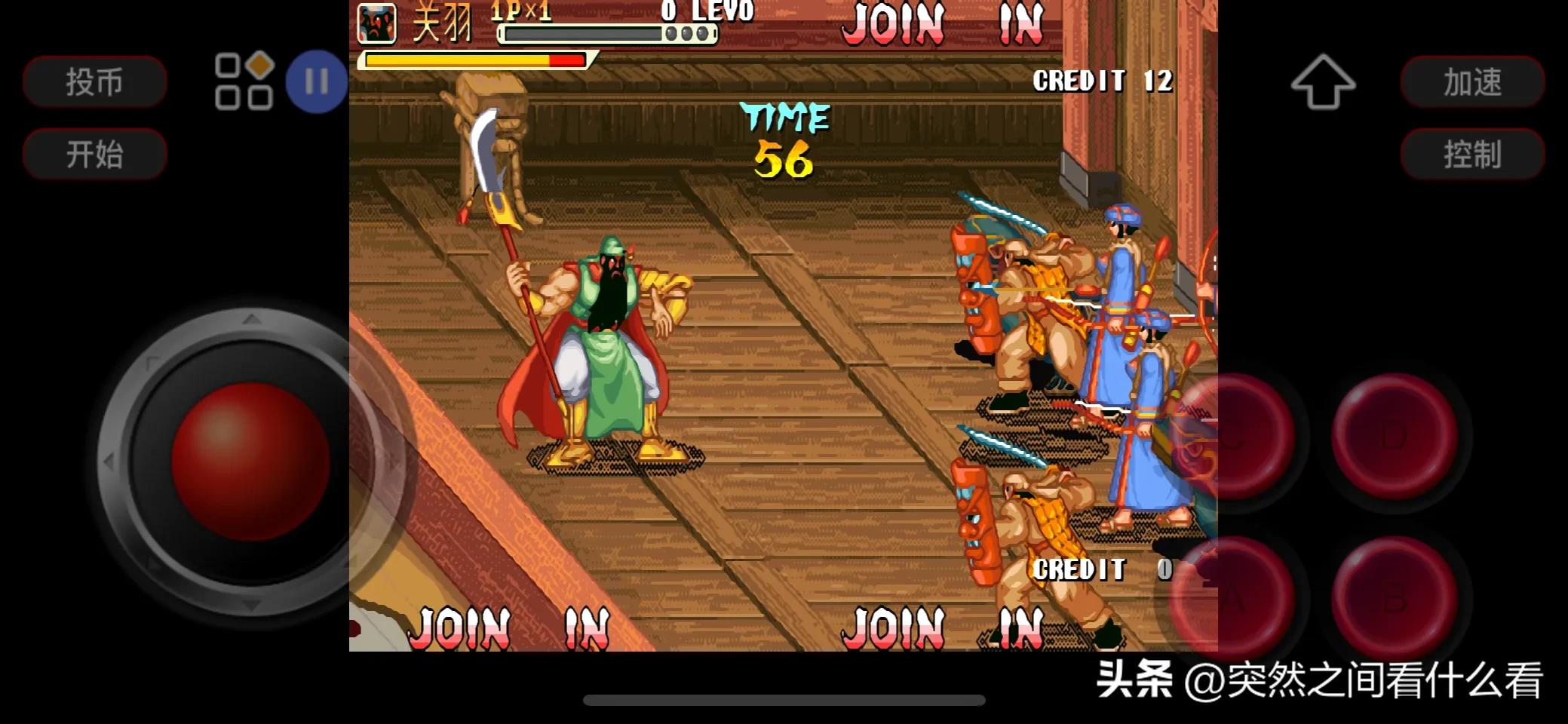Pause the emulator with the blue pause button
Screen dimensions: 1568x724
[x=317, y=81]
